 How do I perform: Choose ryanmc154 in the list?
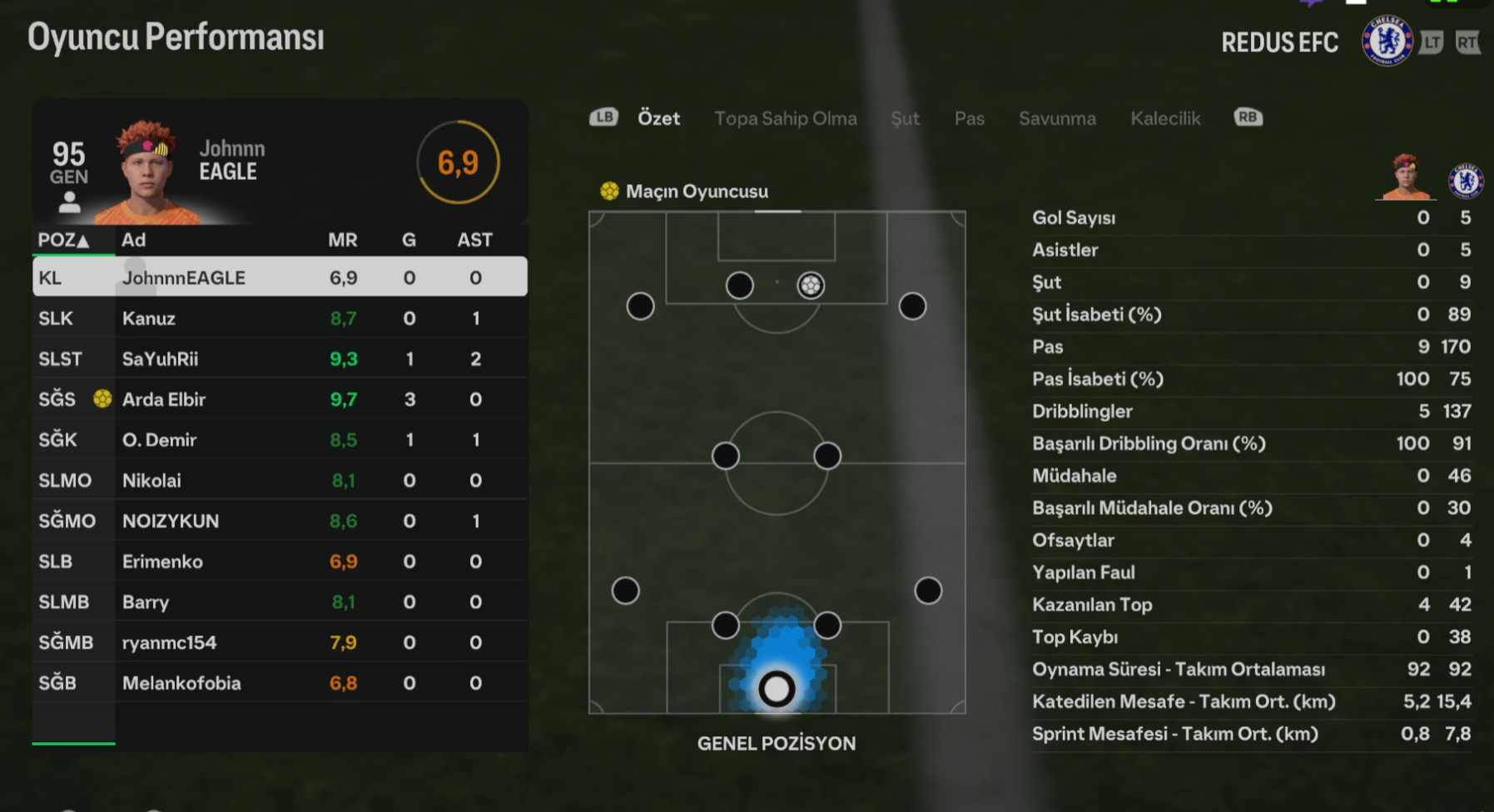pos(280,642)
